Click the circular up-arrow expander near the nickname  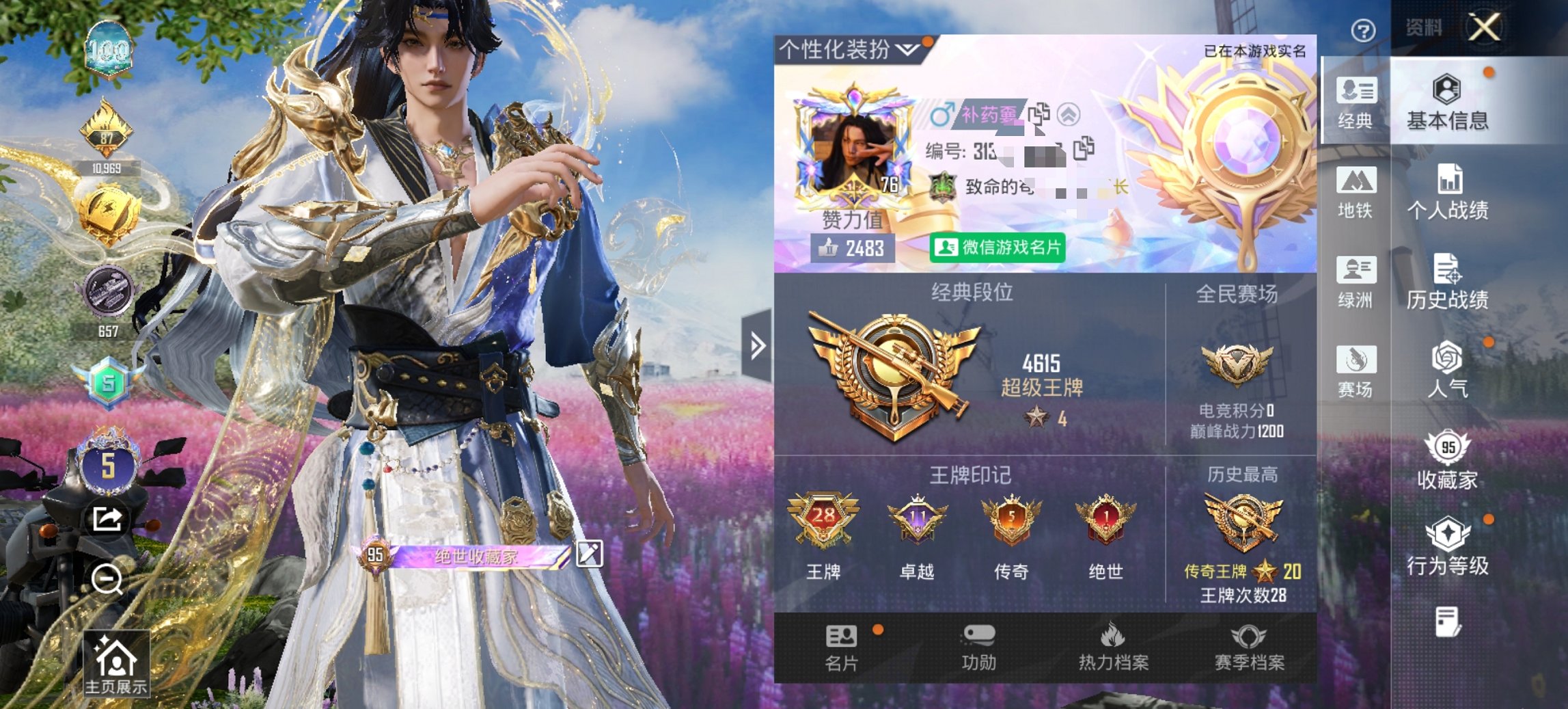1069,112
